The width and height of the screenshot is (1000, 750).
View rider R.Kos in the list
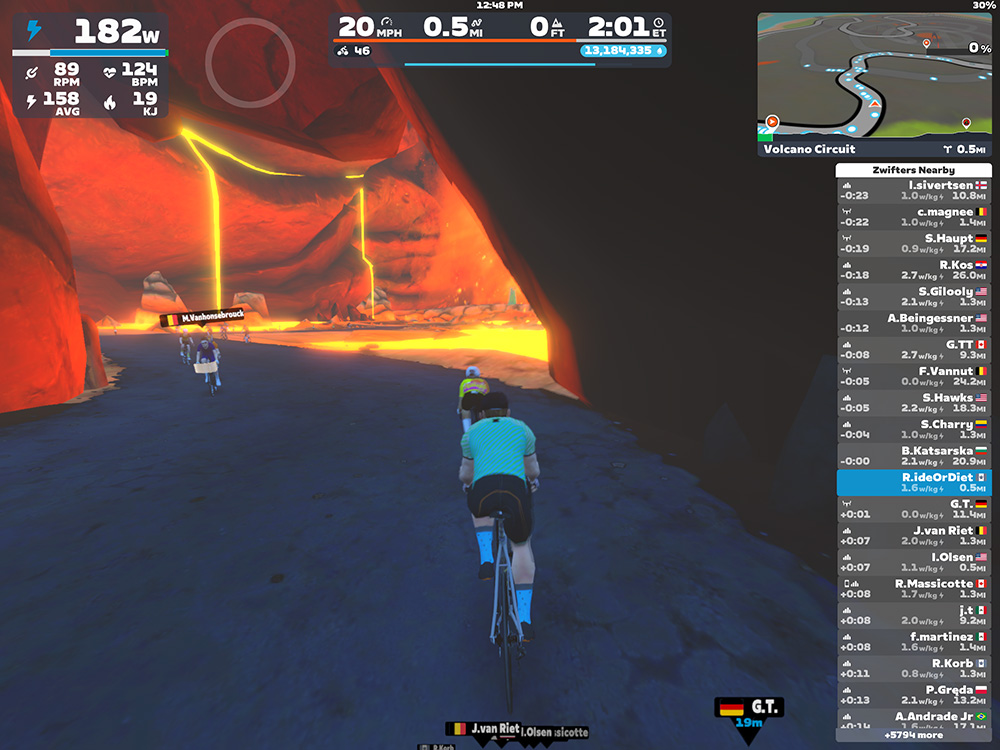[913, 270]
